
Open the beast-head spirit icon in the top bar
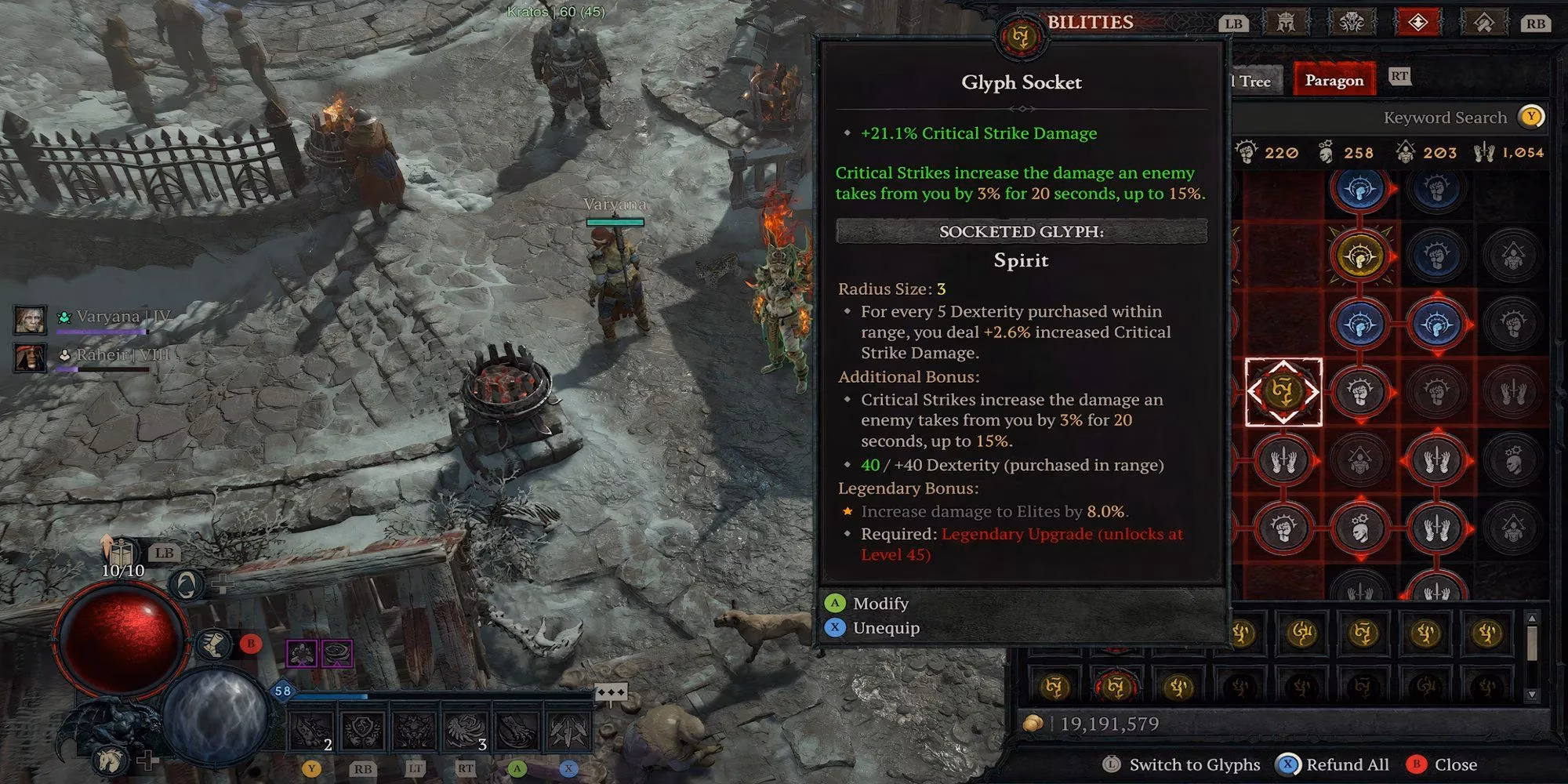pos(1352,22)
